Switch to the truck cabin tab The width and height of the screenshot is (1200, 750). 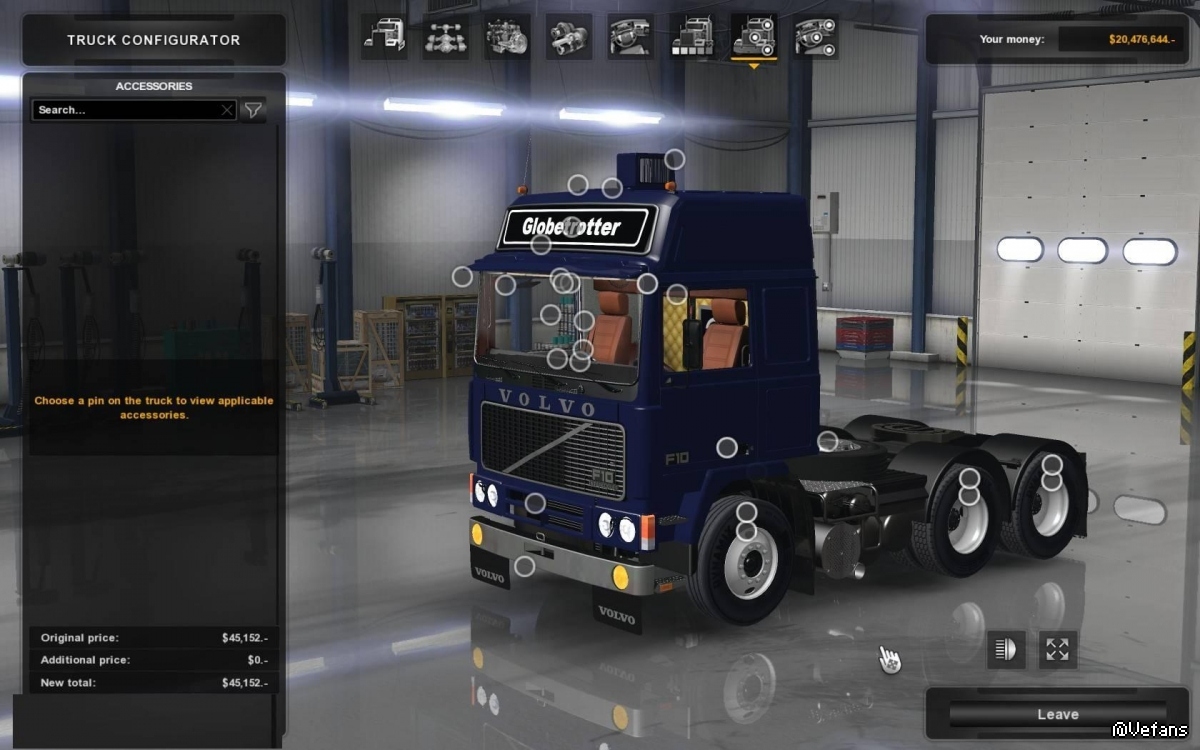coord(384,37)
